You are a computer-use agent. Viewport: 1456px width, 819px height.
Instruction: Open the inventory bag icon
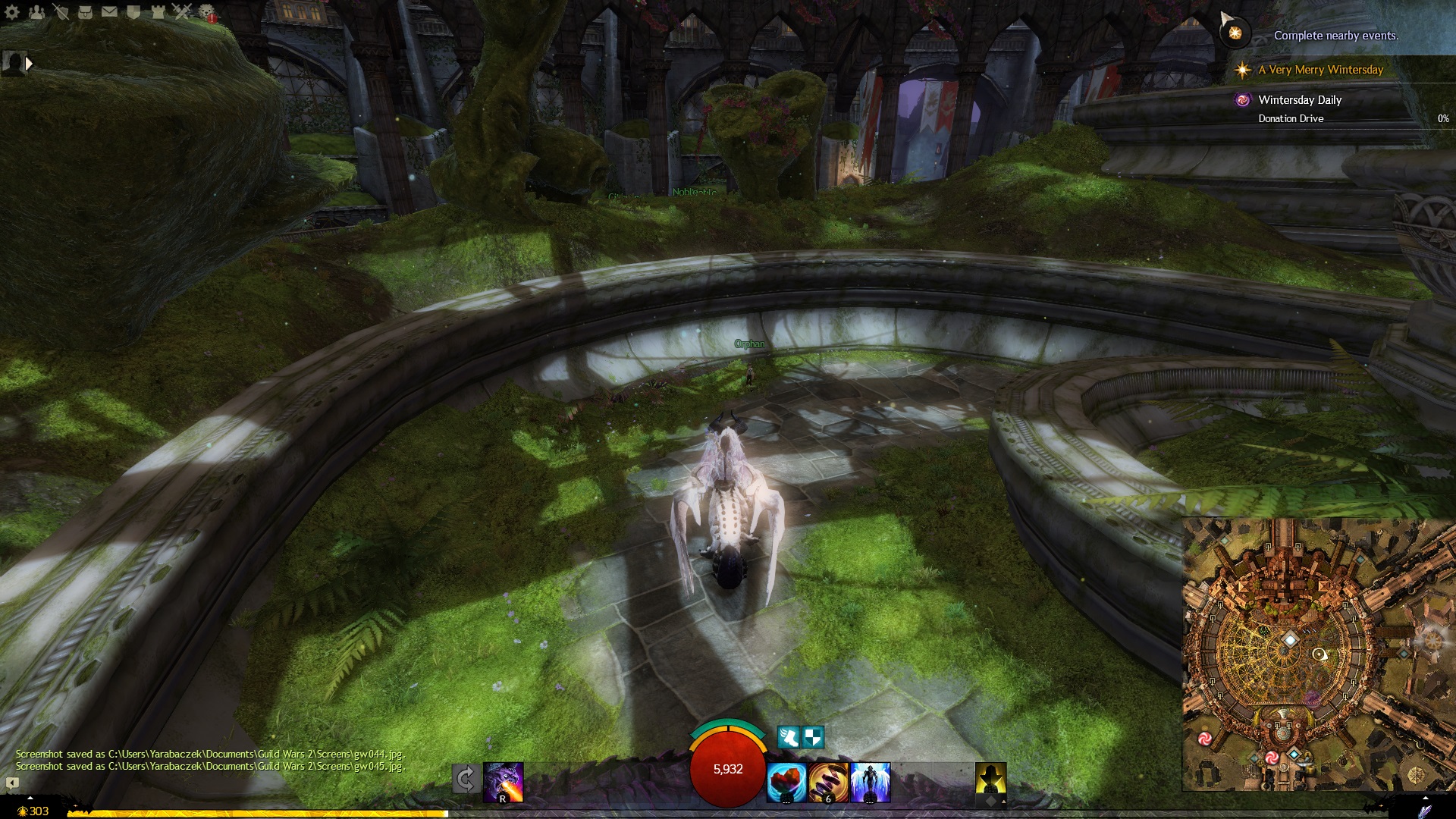coord(85,11)
